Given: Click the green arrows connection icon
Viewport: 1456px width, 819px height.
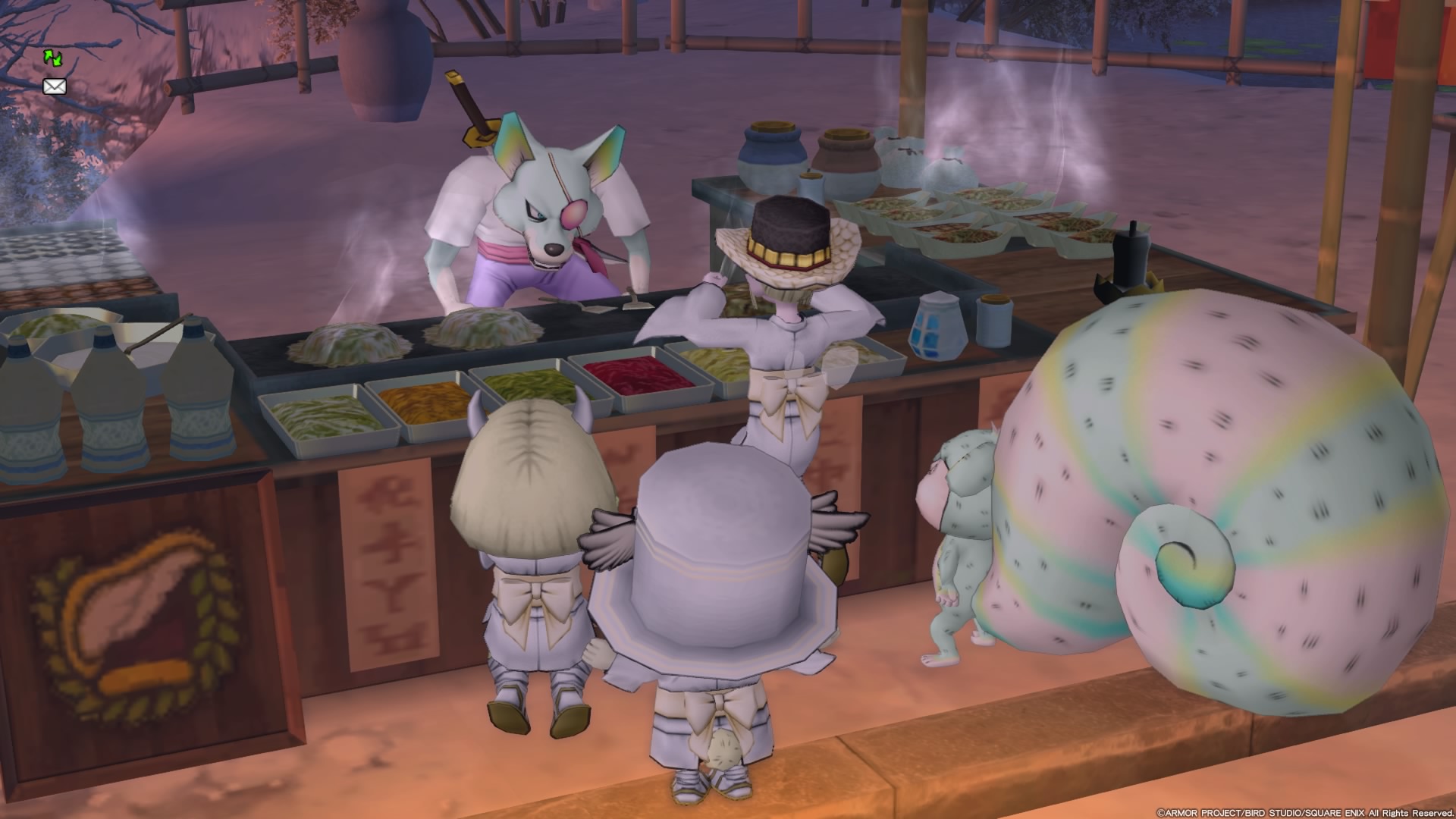Looking at the screenshot, I should click(53, 58).
